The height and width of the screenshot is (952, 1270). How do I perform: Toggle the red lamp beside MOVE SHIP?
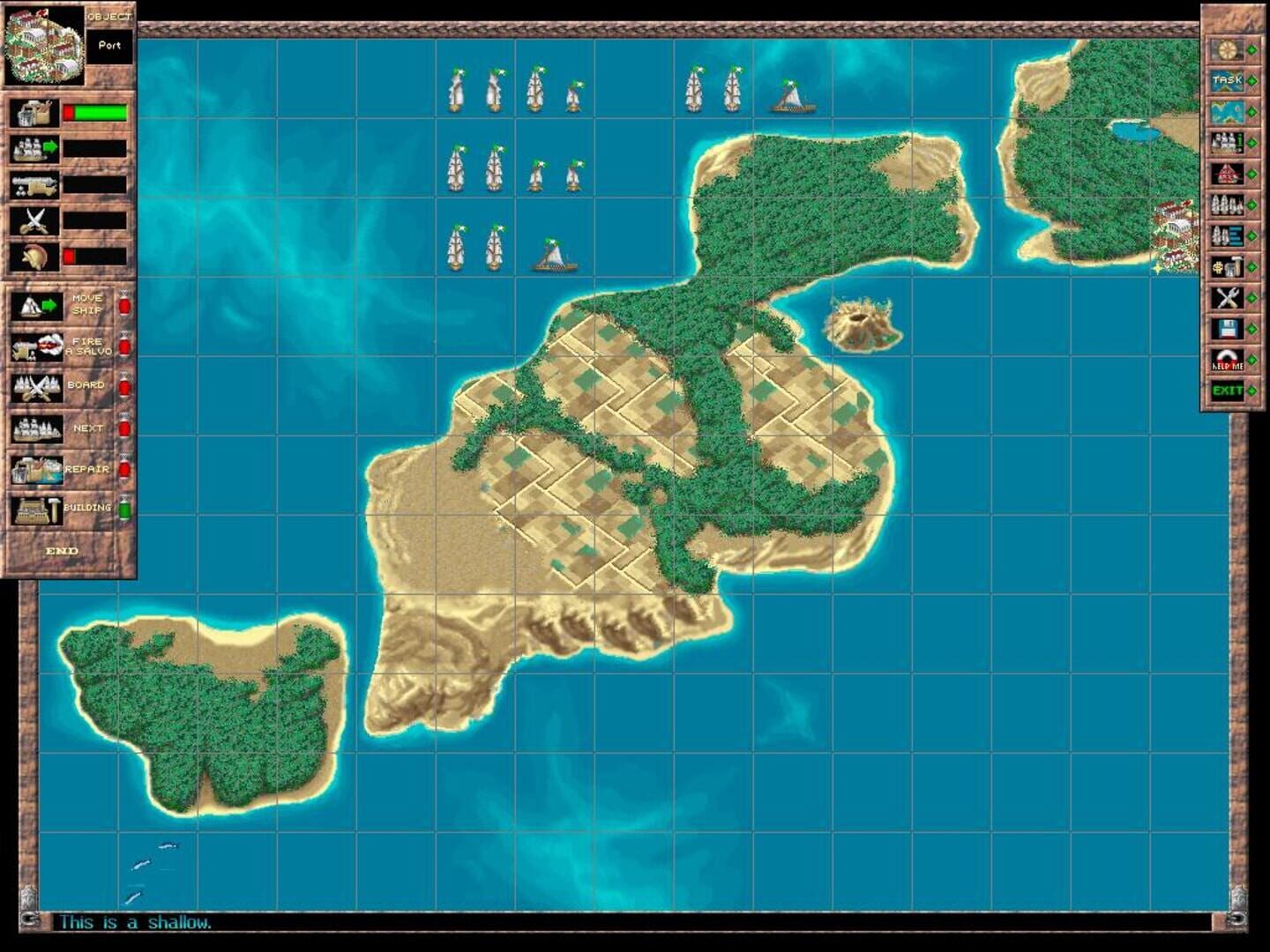click(124, 307)
